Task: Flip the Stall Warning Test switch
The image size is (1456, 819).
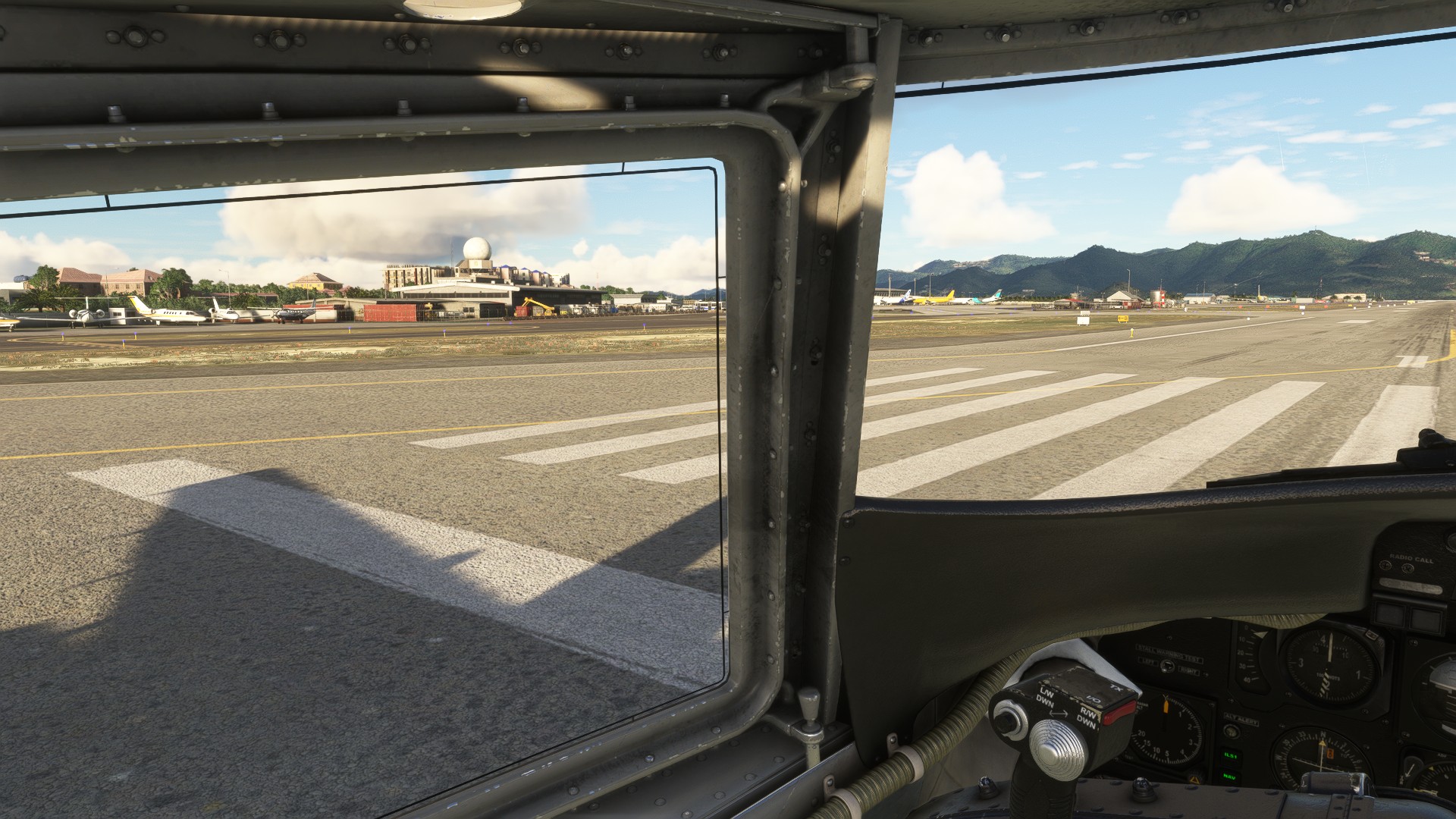Action: (x=1168, y=667)
